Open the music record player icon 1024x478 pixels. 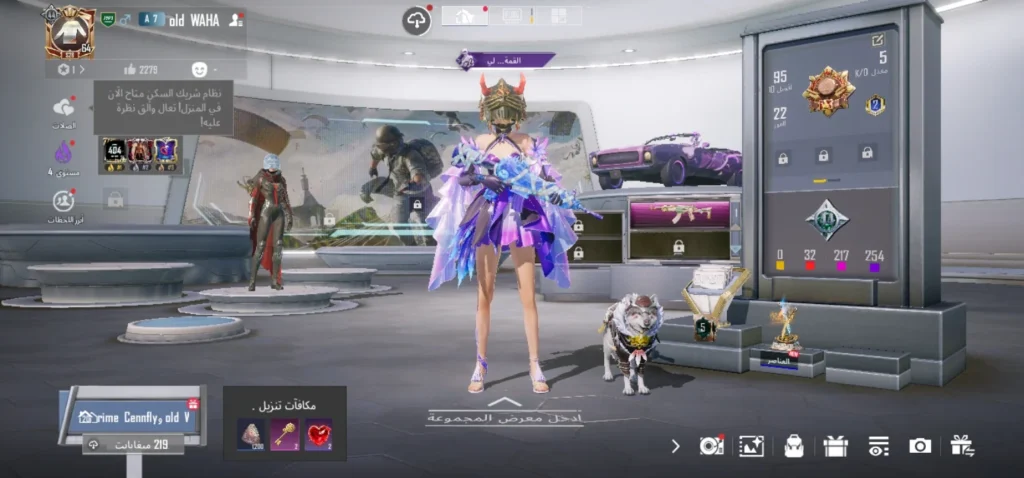[x=711, y=446]
